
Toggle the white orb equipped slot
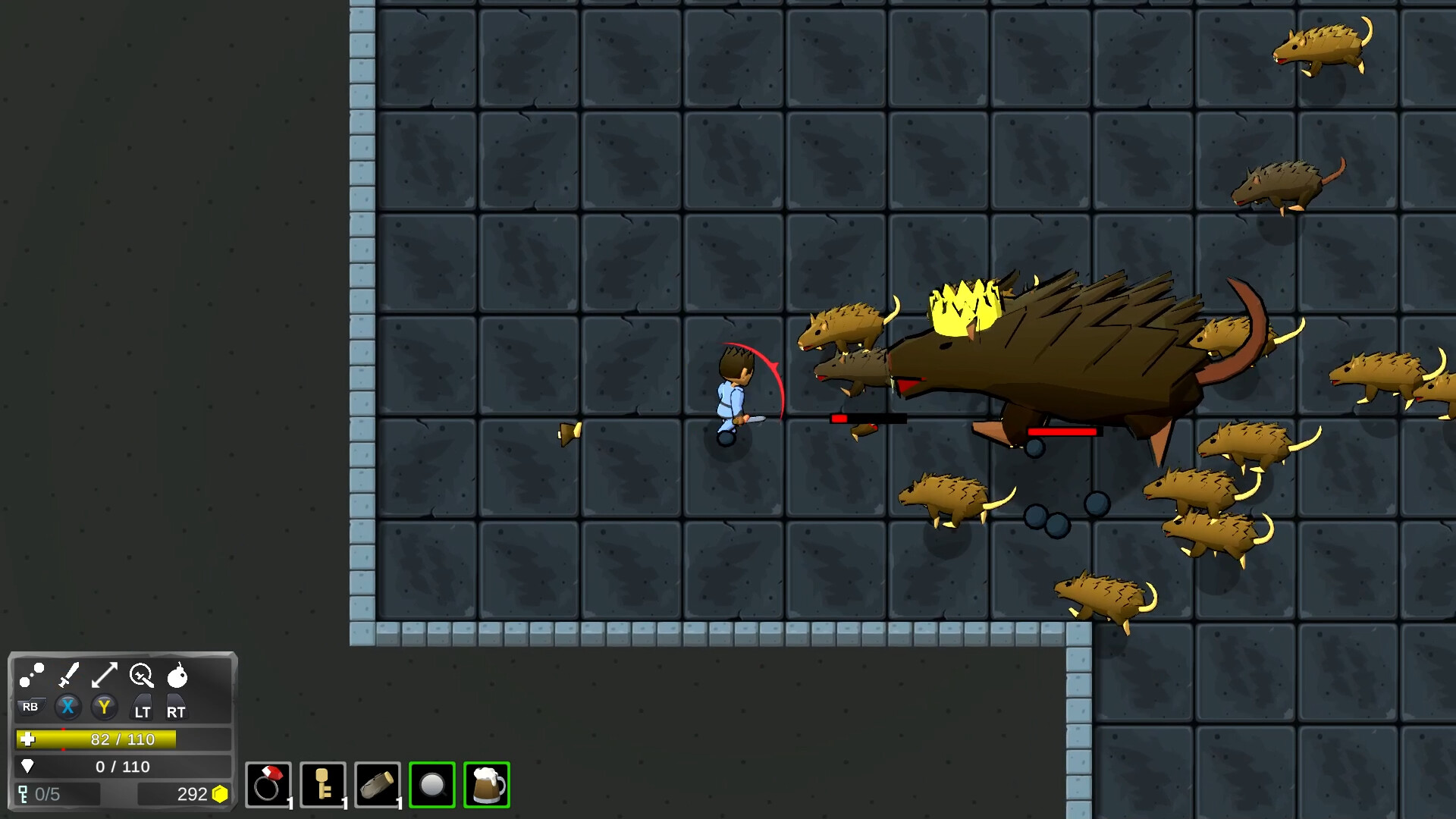tap(432, 786)
